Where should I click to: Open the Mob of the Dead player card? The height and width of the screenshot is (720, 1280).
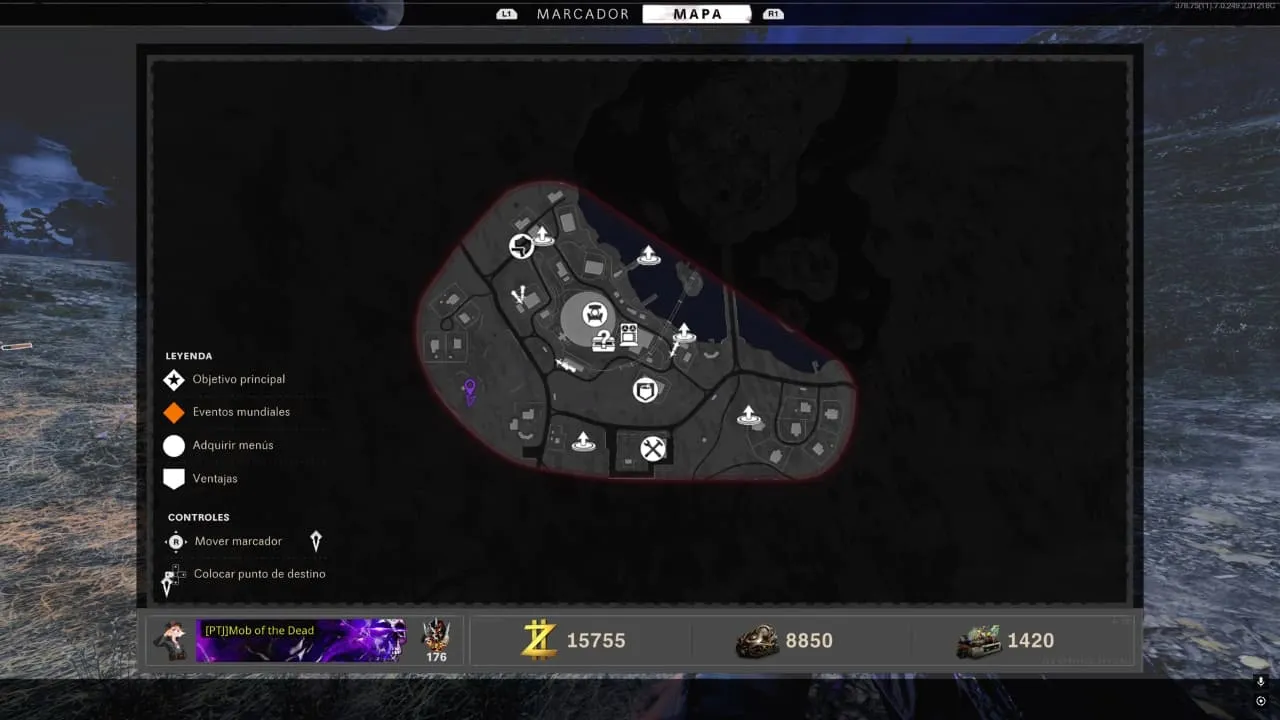coord(300,641)
